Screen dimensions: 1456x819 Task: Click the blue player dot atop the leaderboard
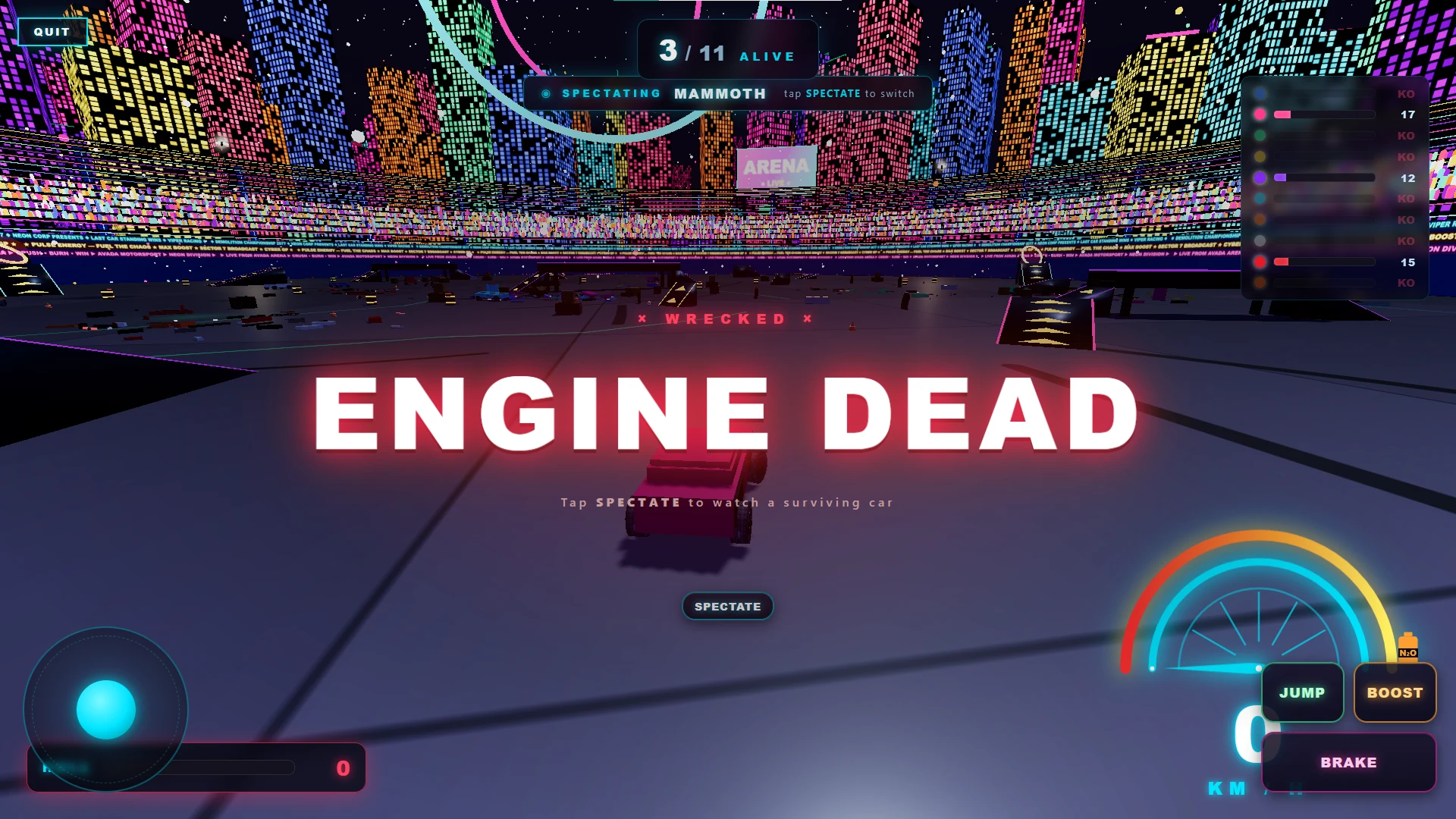pos(1260,93)
